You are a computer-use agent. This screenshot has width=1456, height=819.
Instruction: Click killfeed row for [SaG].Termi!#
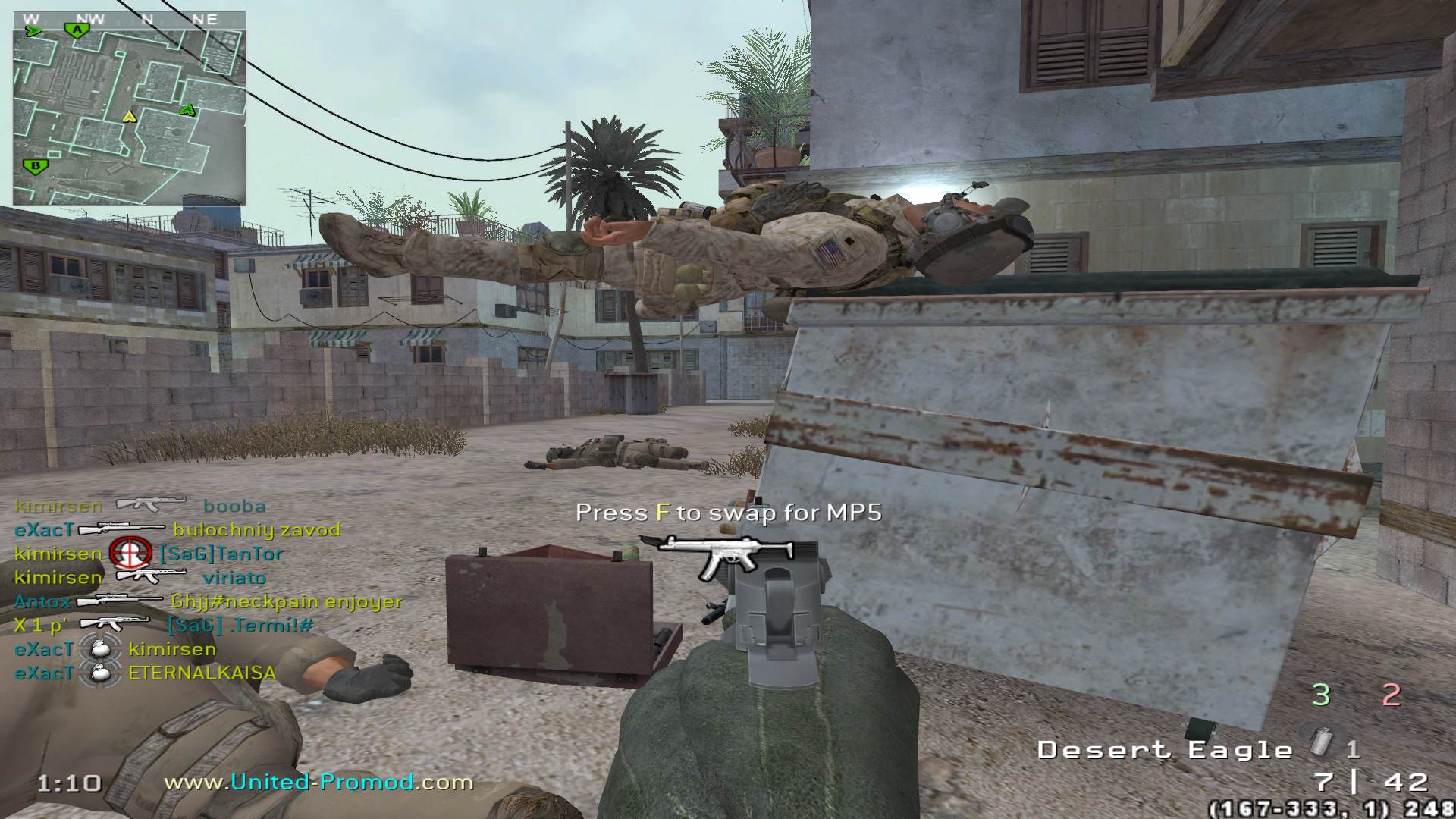tap(164, 626)
